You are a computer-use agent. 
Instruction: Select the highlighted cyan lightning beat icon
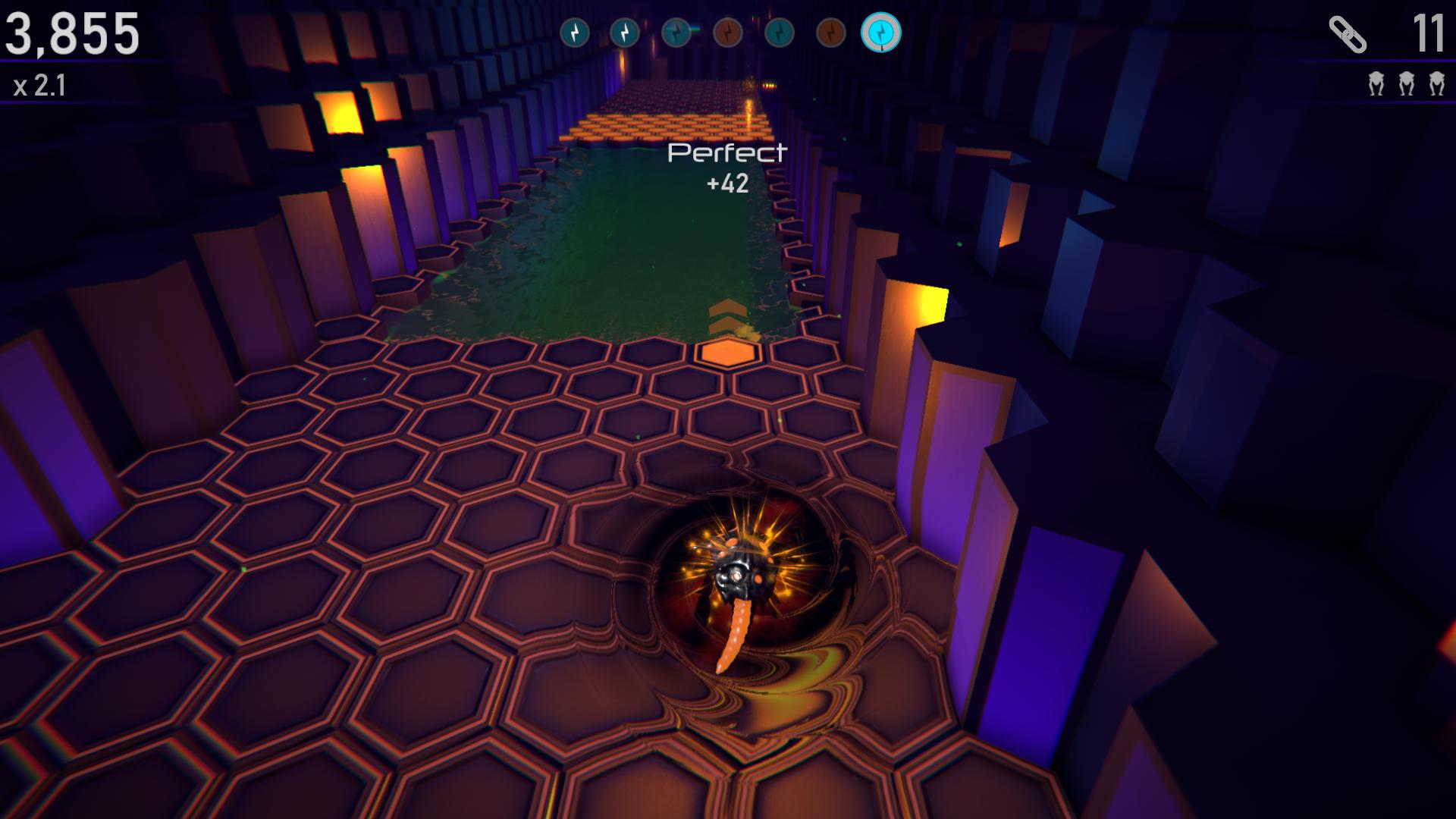click(x=882, y=33)
